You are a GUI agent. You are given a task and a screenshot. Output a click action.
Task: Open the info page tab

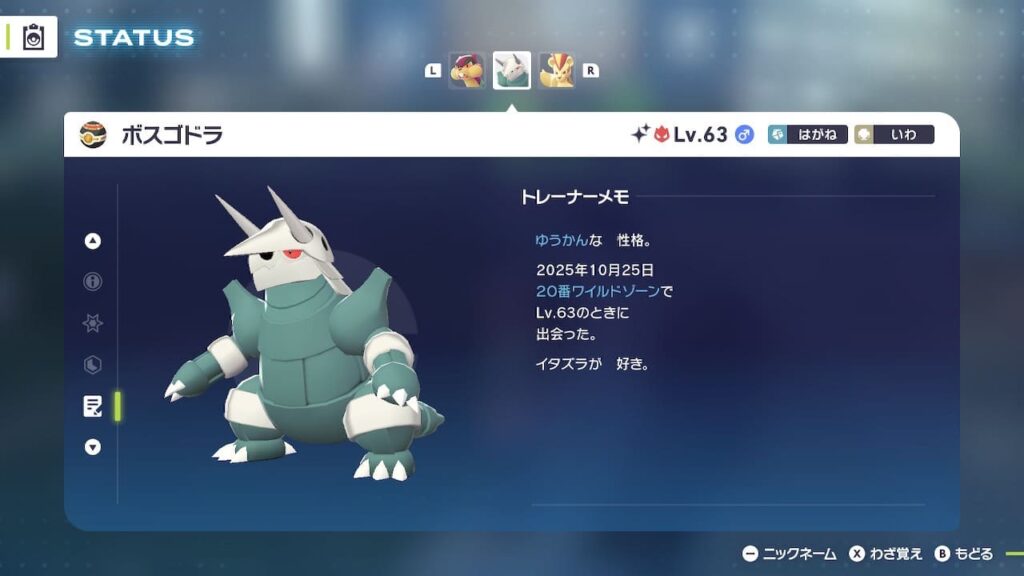click(x=93, y=282)
